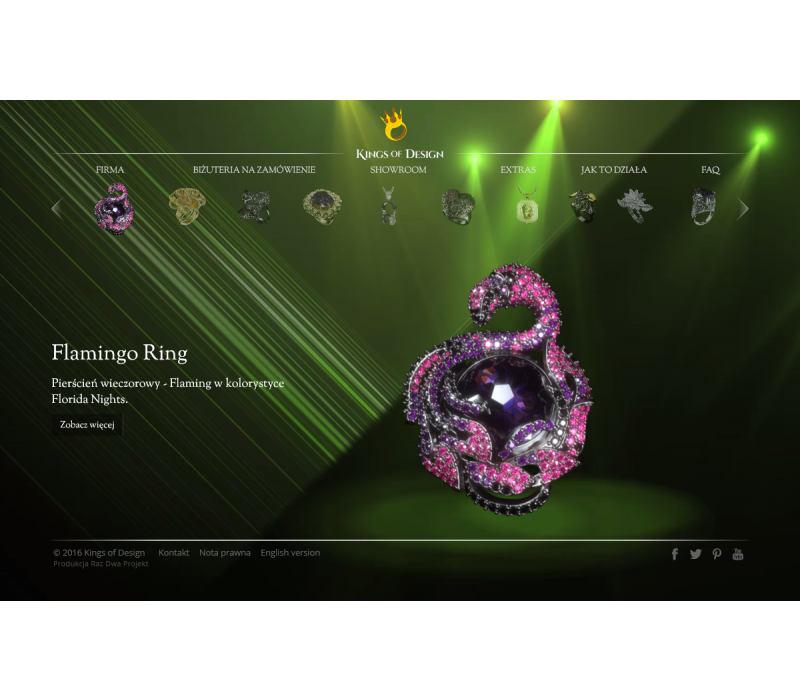Image resolution: width=800 pixels, height=700 pixels.
Task: Follow the Produkcja Raz Dwa Projekt link
Action: click(101, 564)
